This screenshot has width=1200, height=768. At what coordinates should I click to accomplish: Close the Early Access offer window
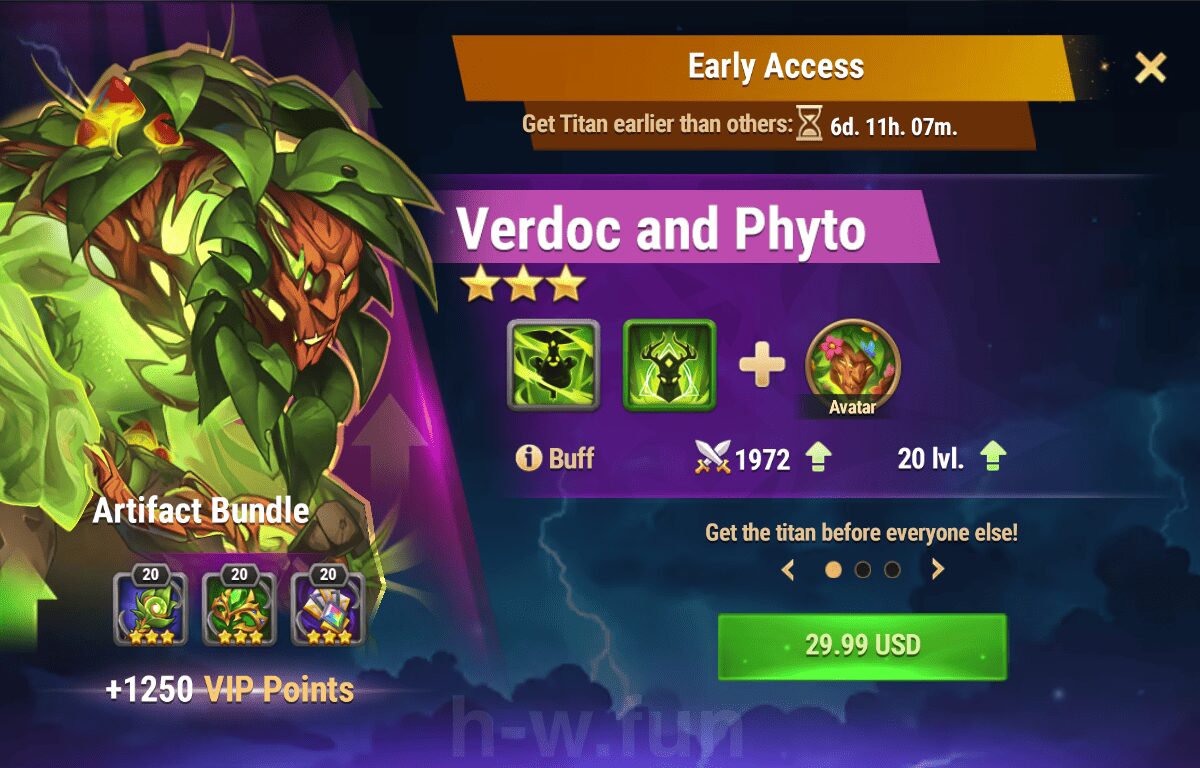coord(1150,68)
